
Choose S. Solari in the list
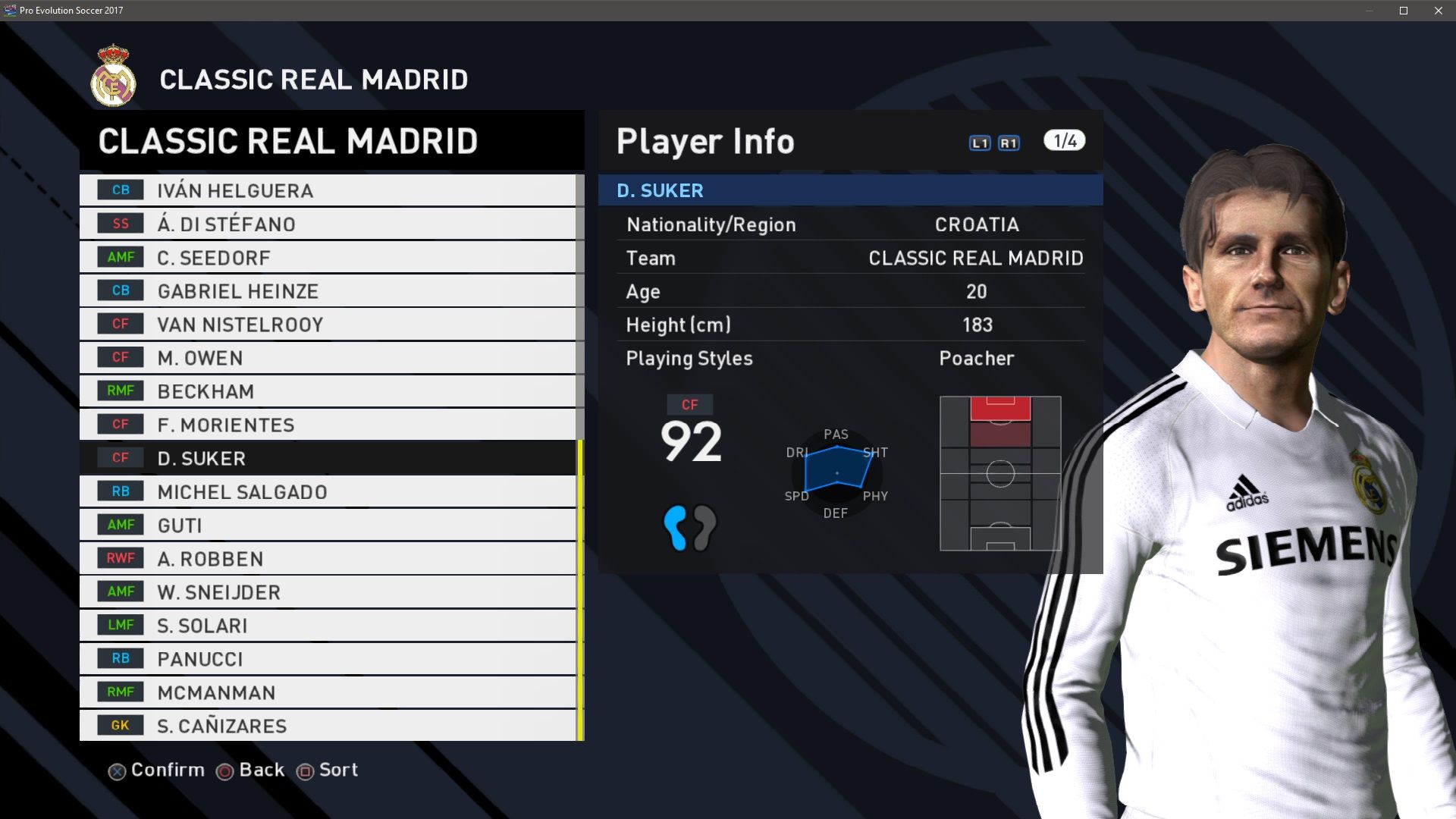pyautogui.click(x=327, y=625)
